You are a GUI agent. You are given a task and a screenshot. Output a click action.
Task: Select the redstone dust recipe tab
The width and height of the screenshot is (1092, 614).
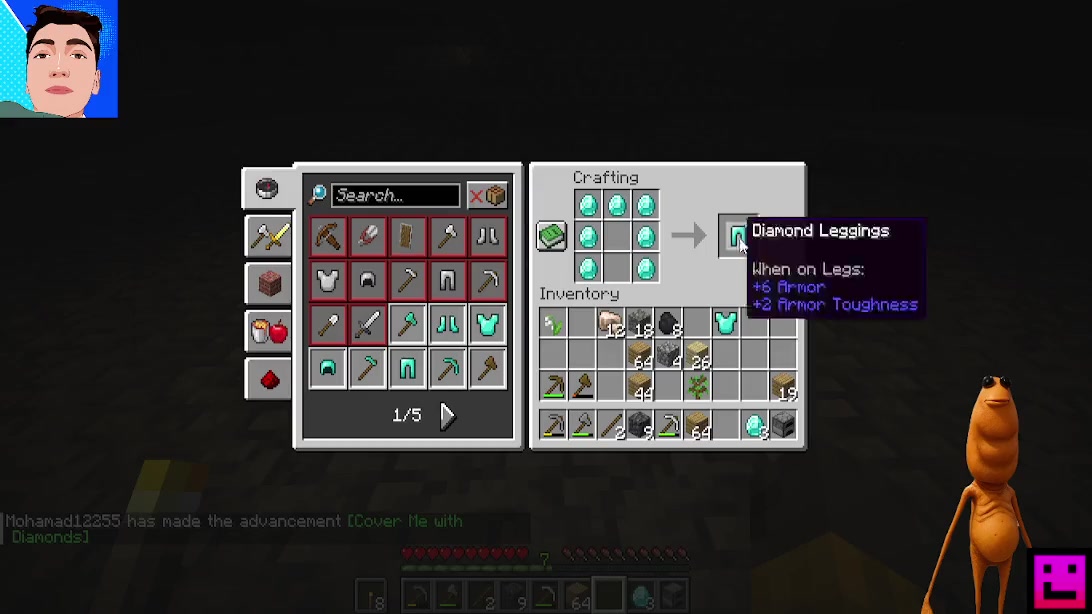268,379
